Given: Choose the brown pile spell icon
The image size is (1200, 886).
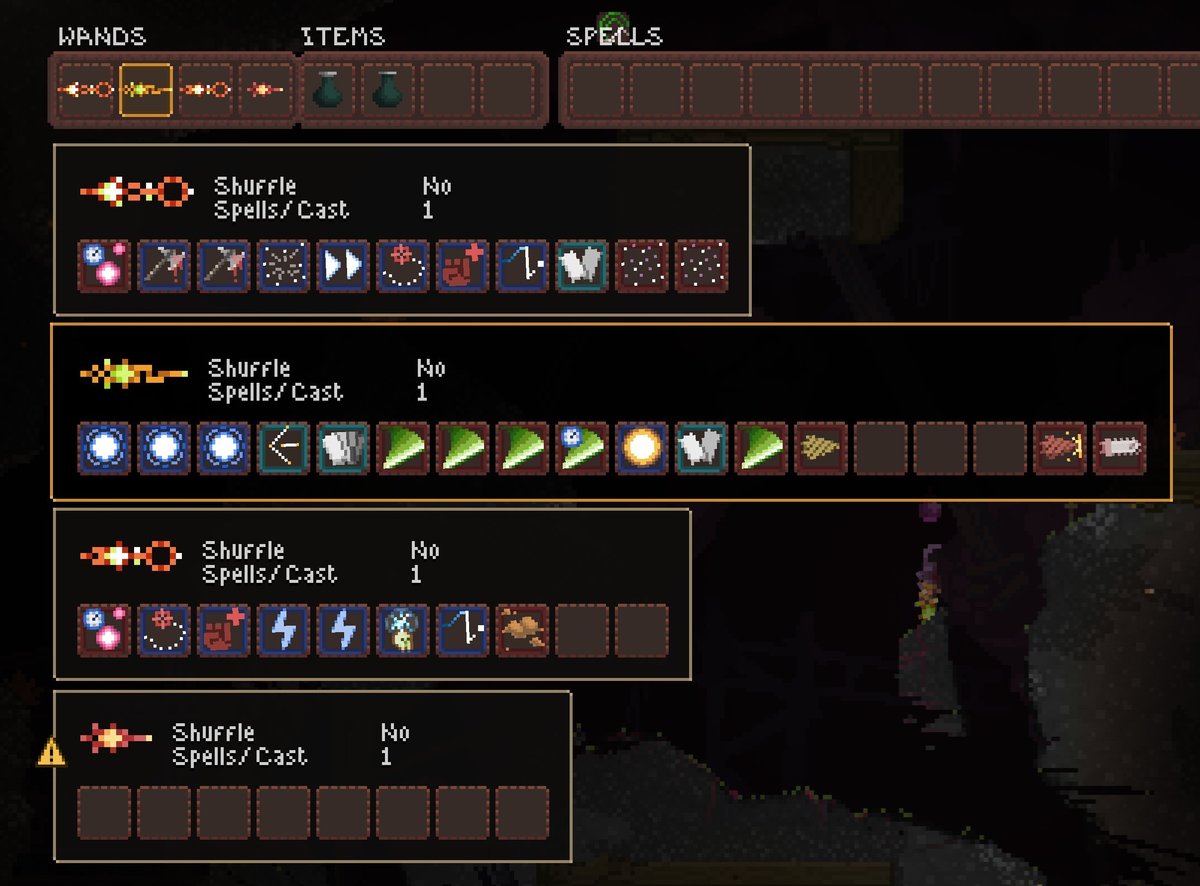Looking at the screenshot, I should (x=521, y=630).
